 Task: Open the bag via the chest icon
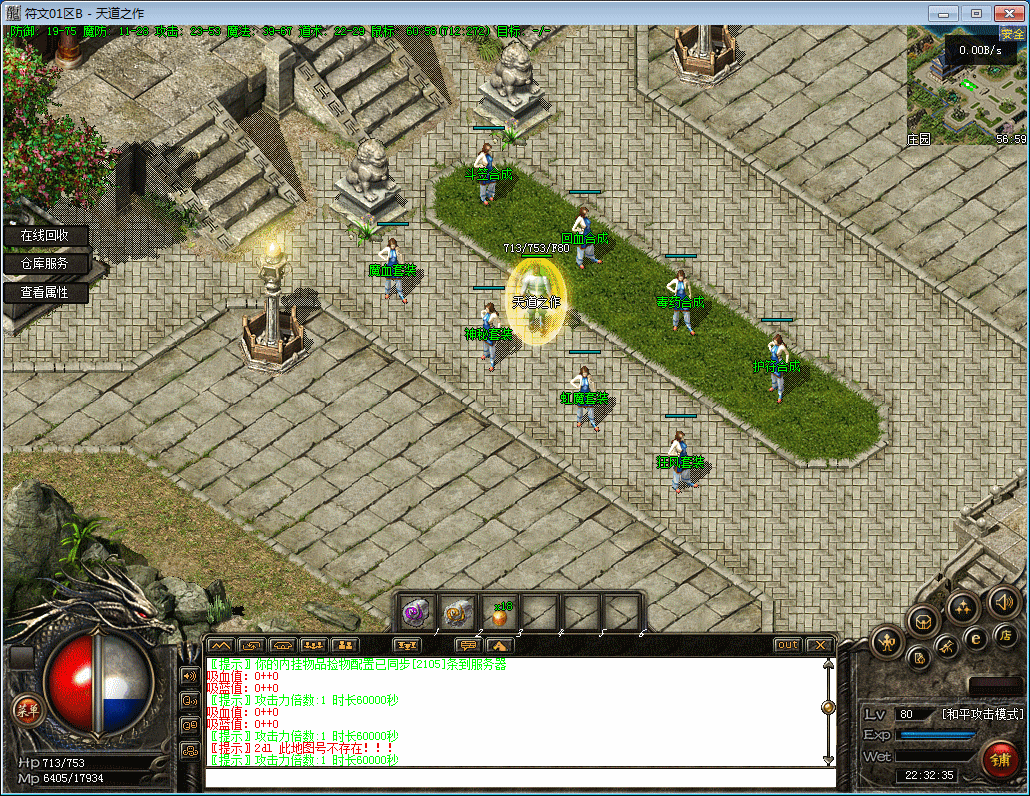924,620
